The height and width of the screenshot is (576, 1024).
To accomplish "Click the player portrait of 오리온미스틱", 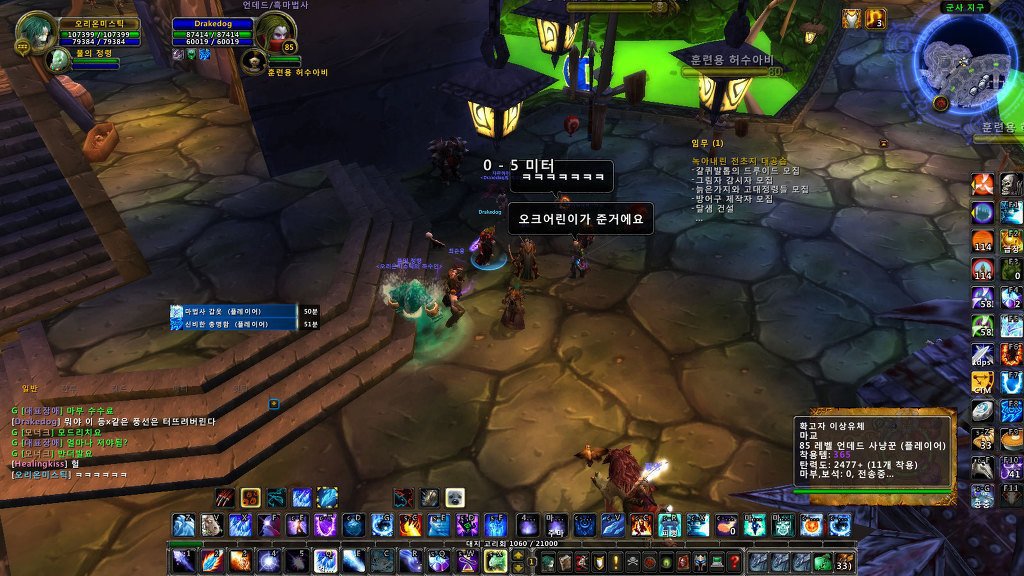I will 36,29.
